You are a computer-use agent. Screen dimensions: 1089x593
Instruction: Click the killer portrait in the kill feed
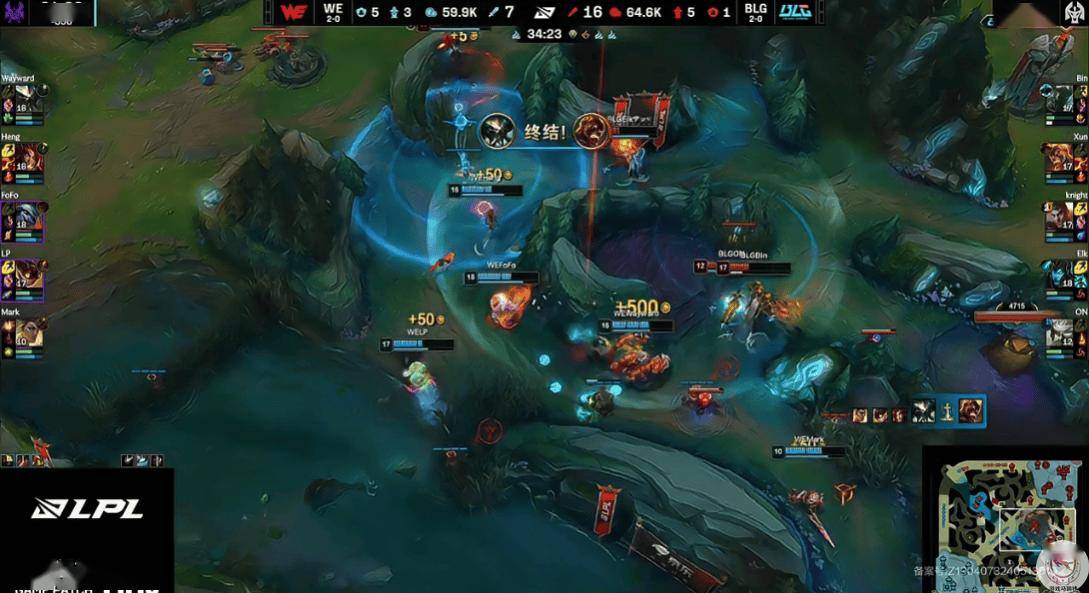pos(497,131)
